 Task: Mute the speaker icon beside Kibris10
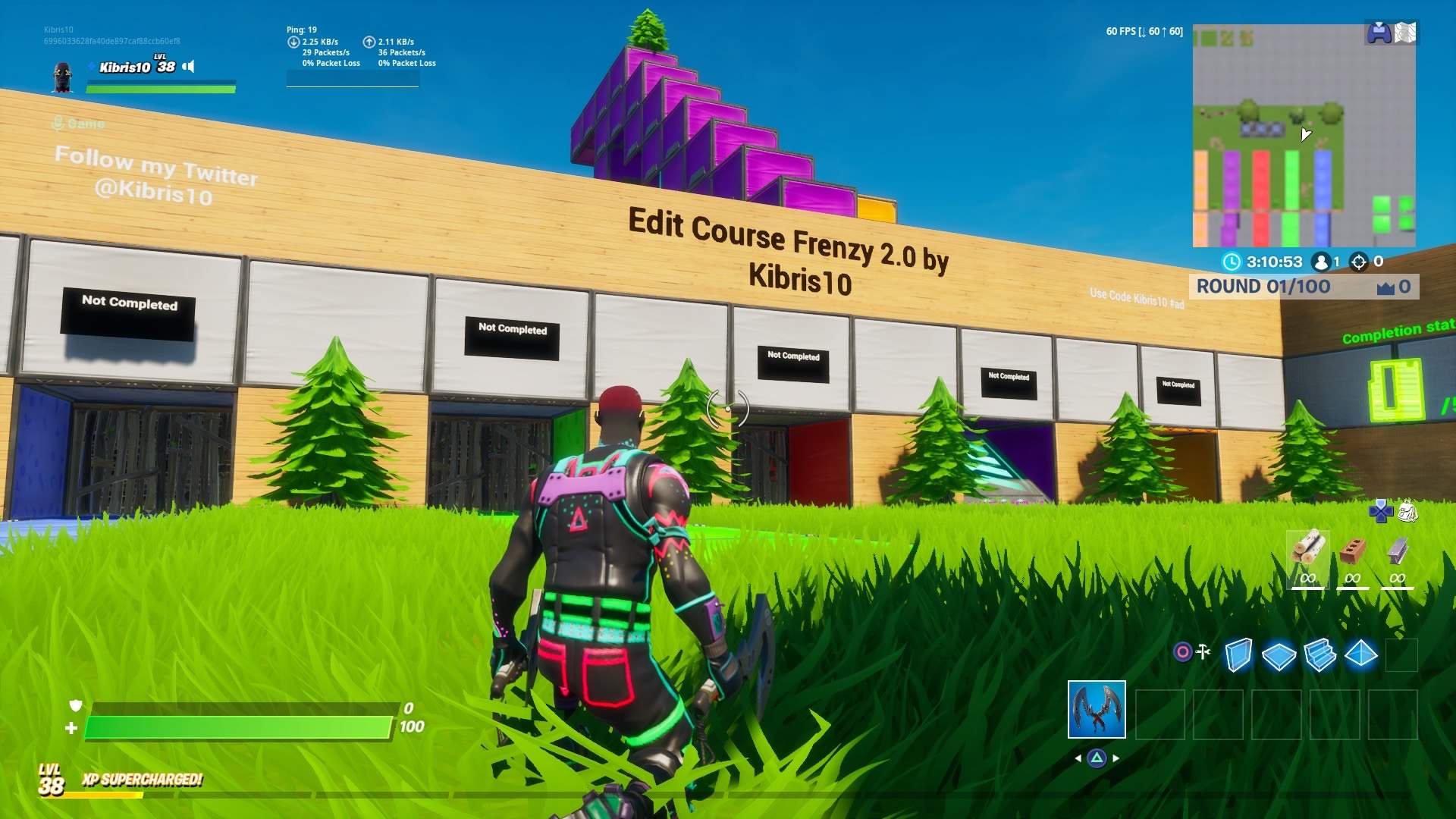(x=188, y=67)
